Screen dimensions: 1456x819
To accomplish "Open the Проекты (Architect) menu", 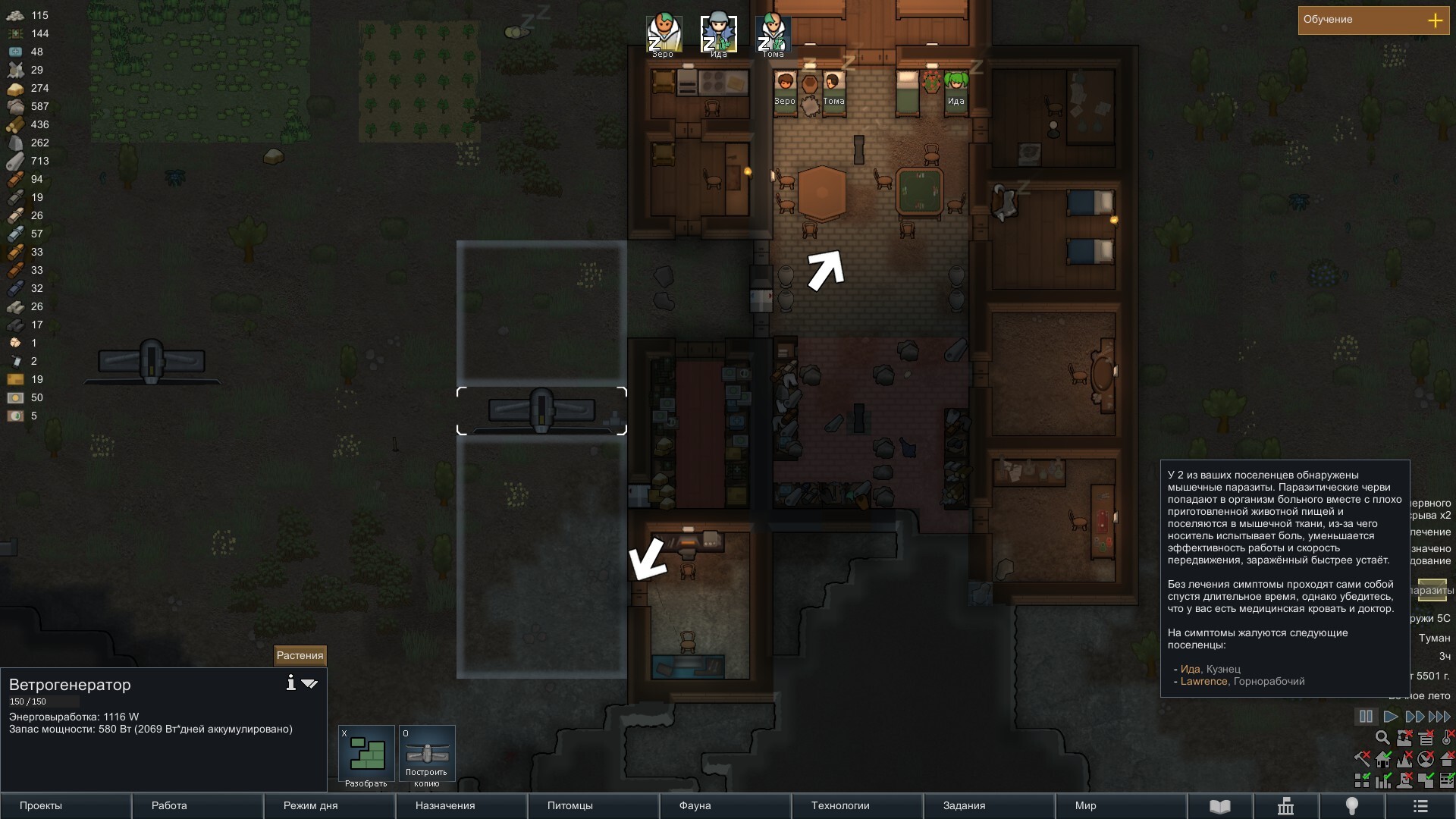I will click(65, 806).
